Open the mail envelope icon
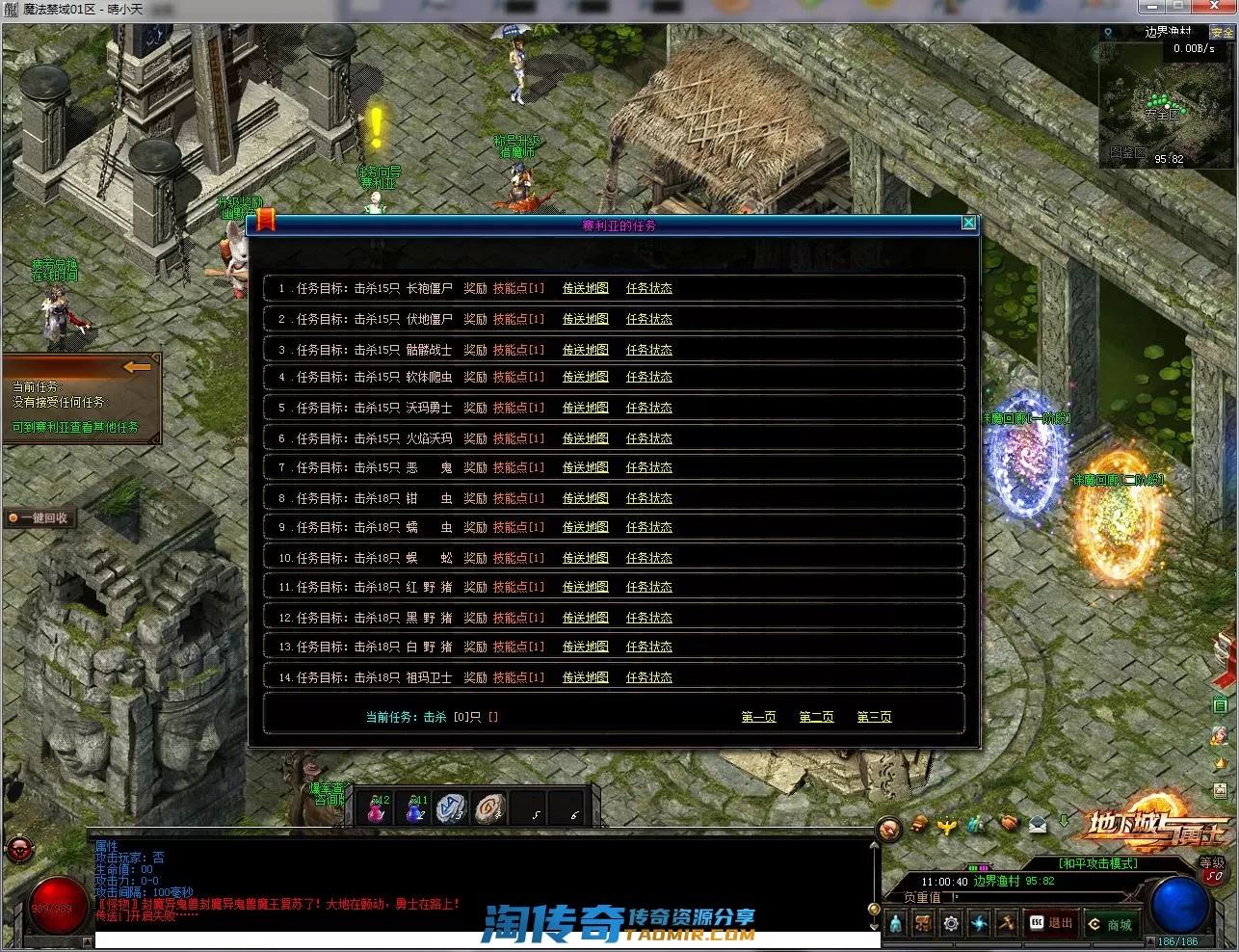1239x952 pixels. click(1037, 824)
